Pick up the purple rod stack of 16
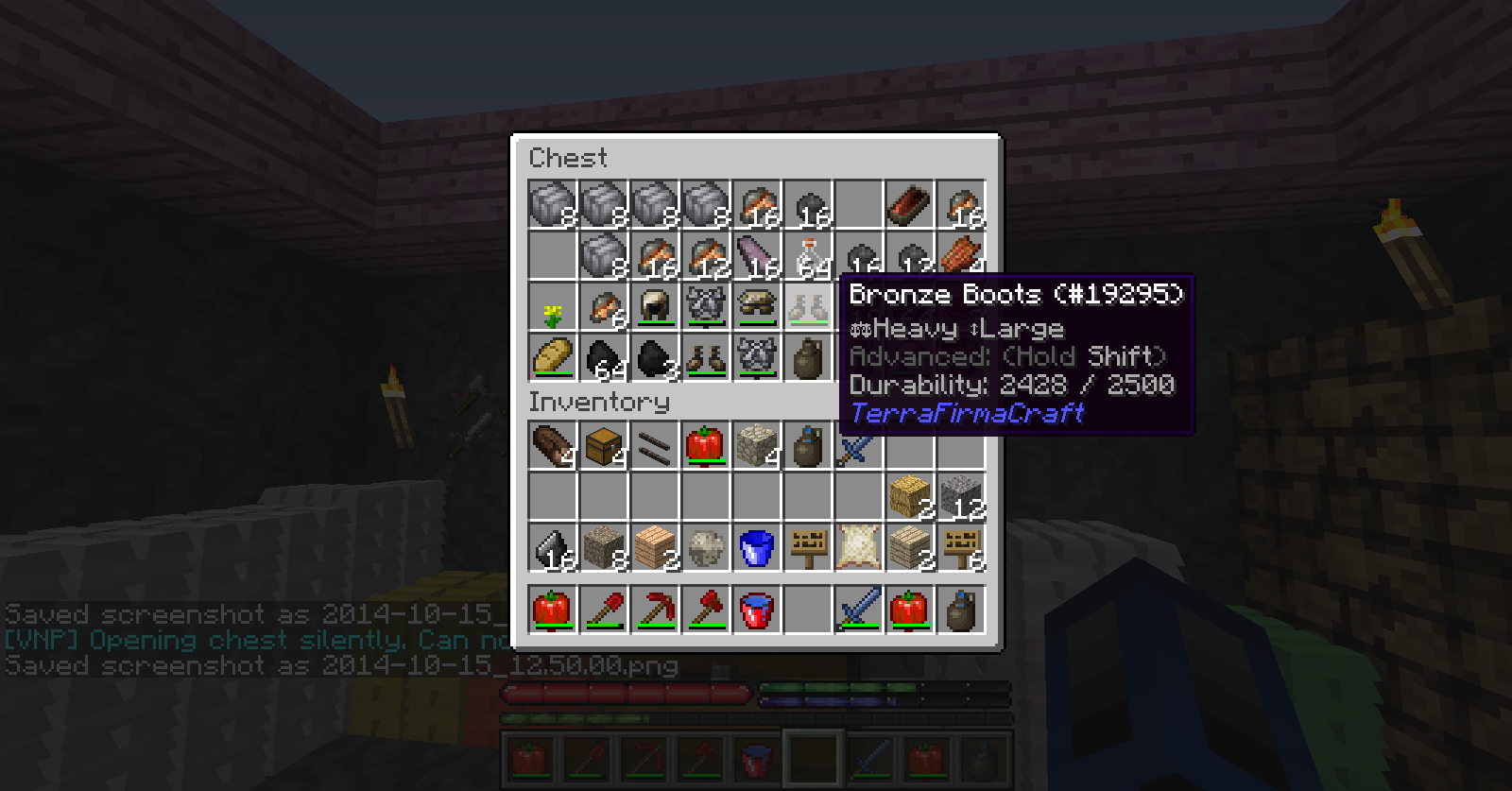 pos(757,255)
